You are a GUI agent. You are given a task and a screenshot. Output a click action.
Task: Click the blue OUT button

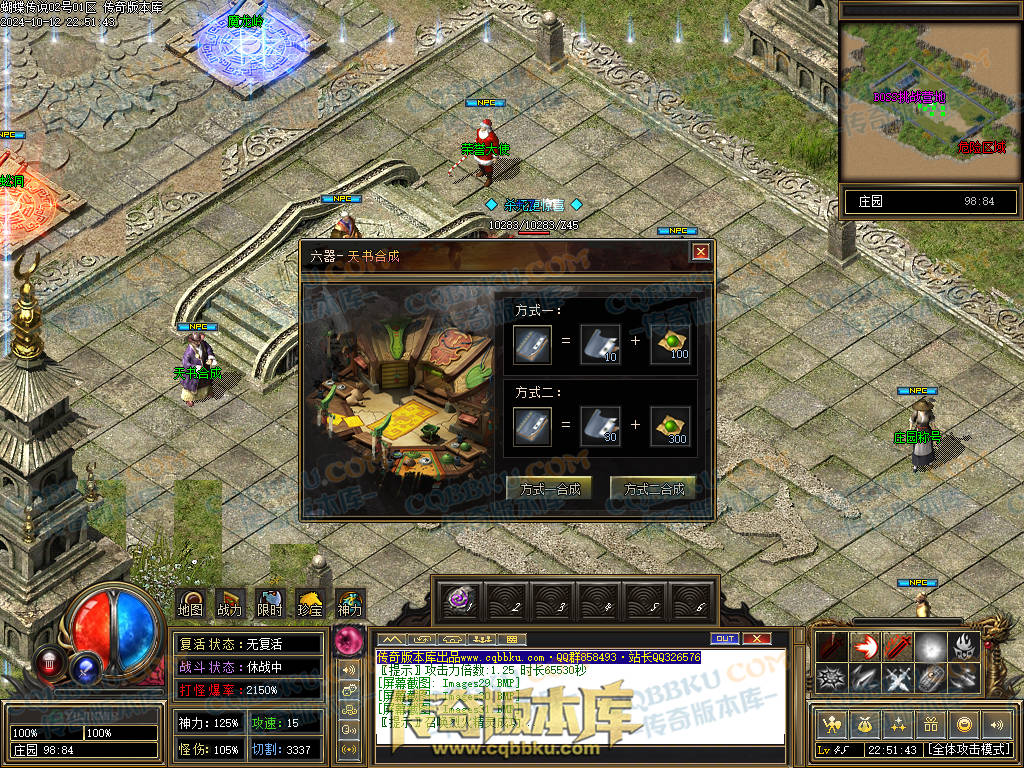pyautogui.click(x=724, y=638)
